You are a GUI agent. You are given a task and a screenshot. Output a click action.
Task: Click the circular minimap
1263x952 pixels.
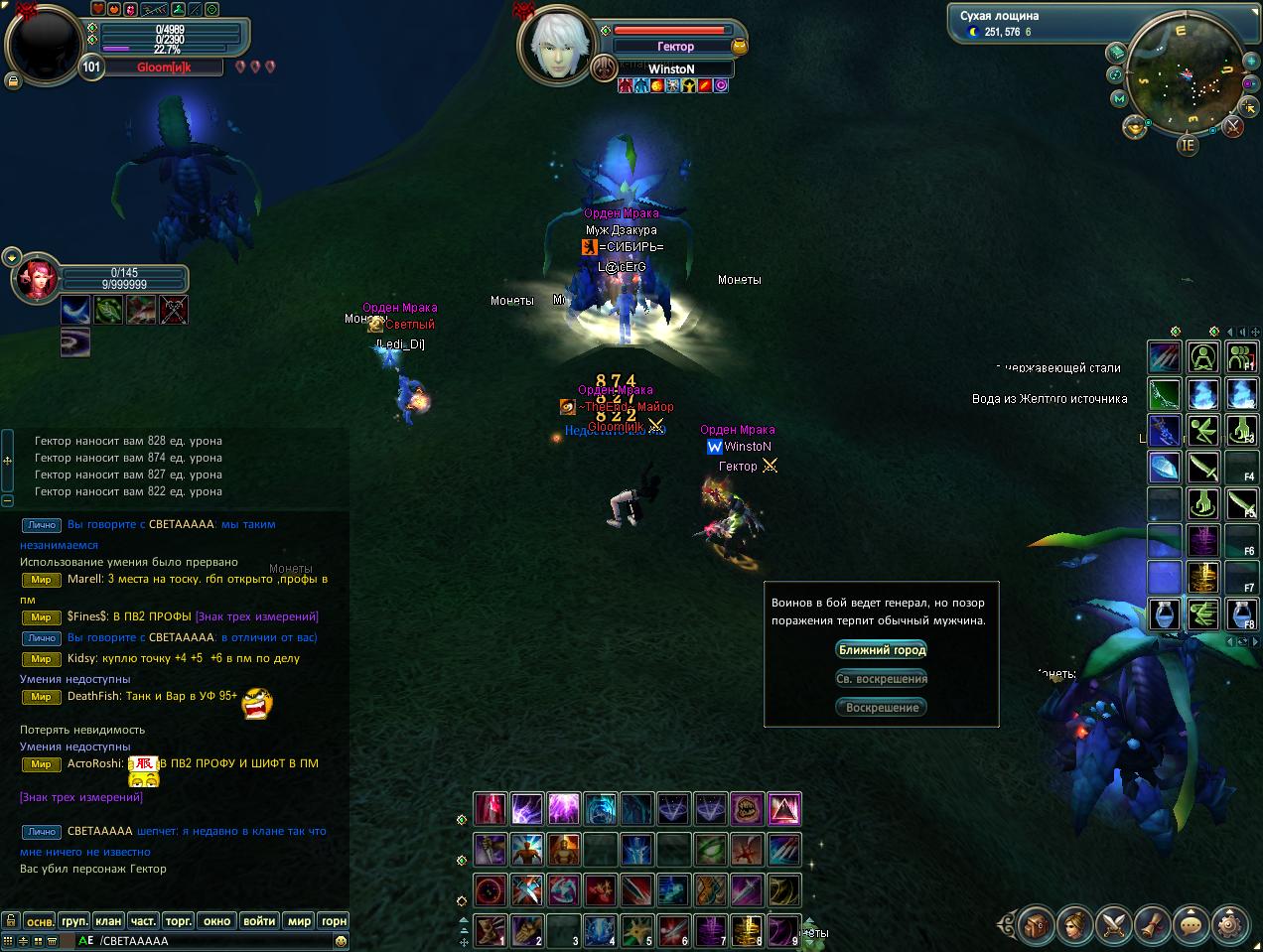(x=1183, y=74)
